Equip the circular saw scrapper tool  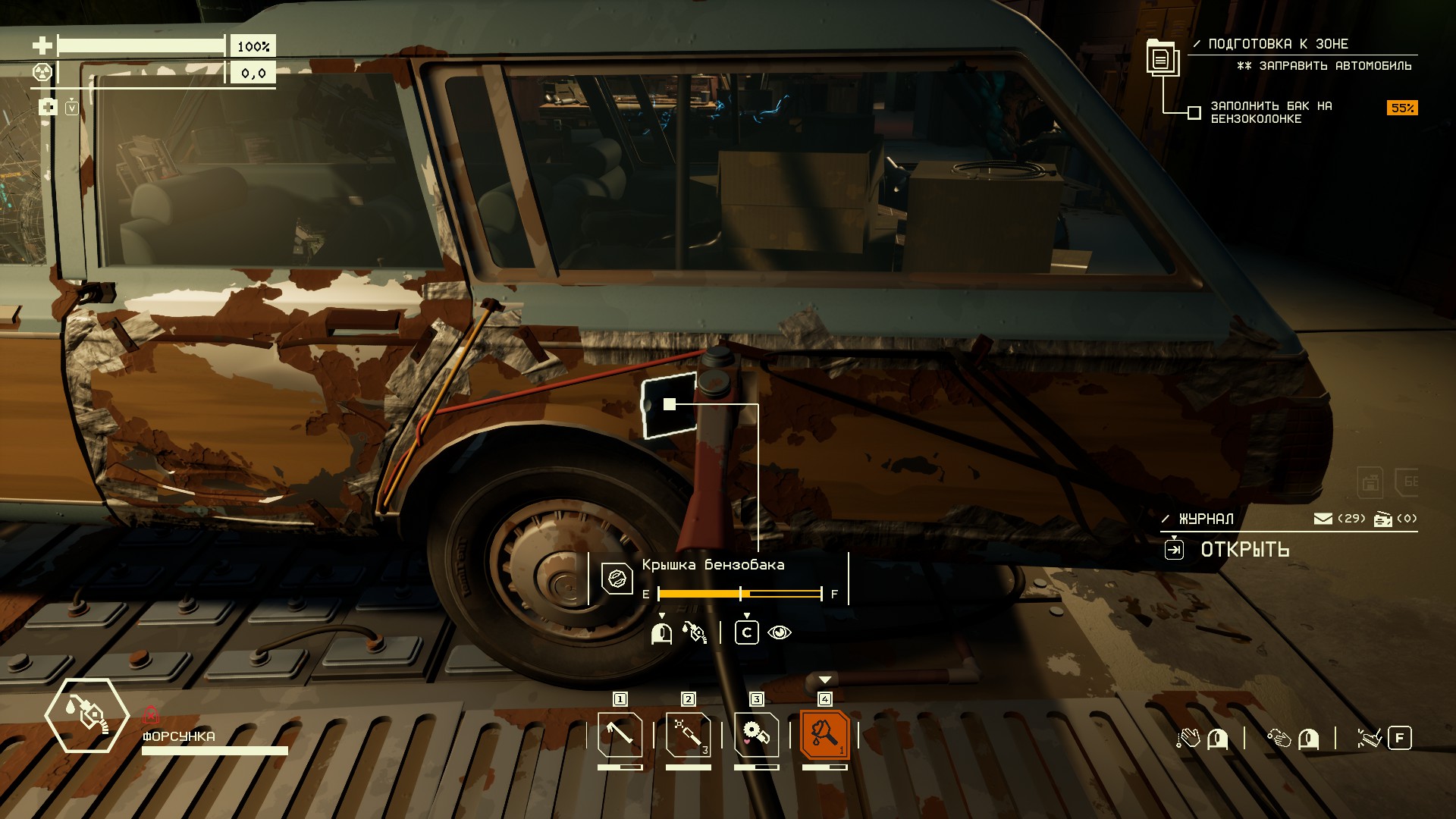pos(756,734)
